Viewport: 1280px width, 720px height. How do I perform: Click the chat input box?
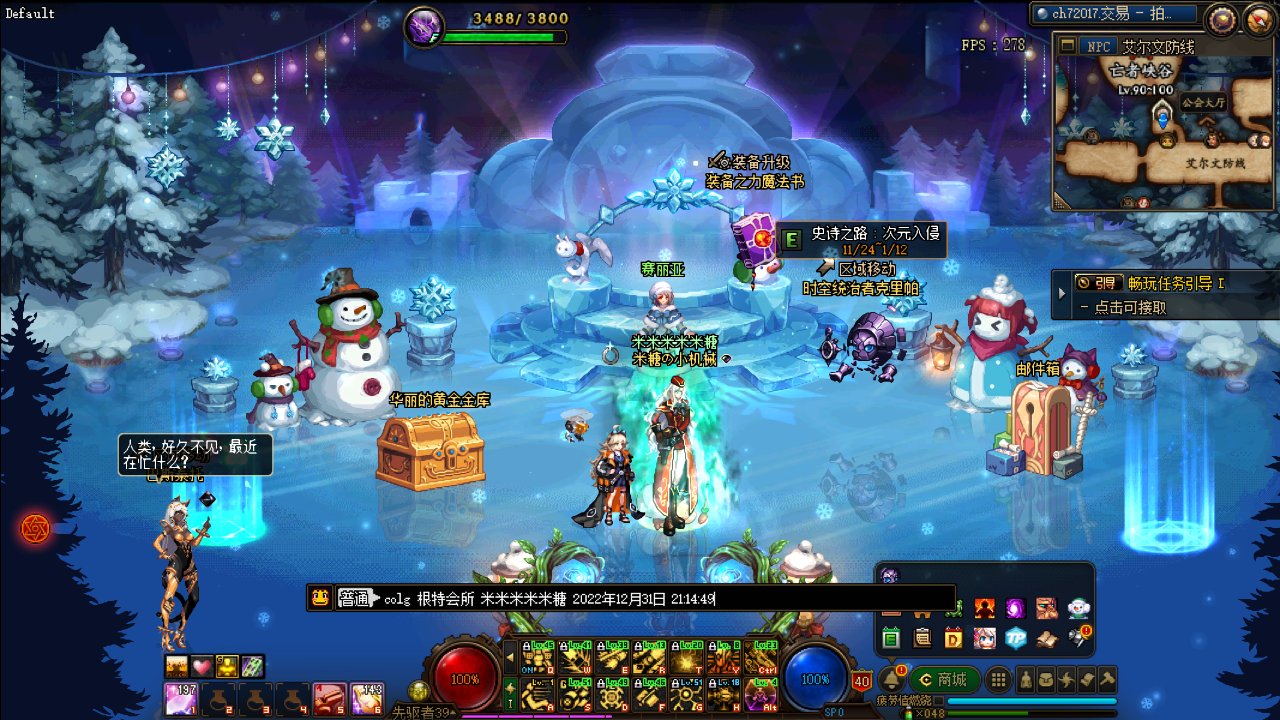(830, 598)
